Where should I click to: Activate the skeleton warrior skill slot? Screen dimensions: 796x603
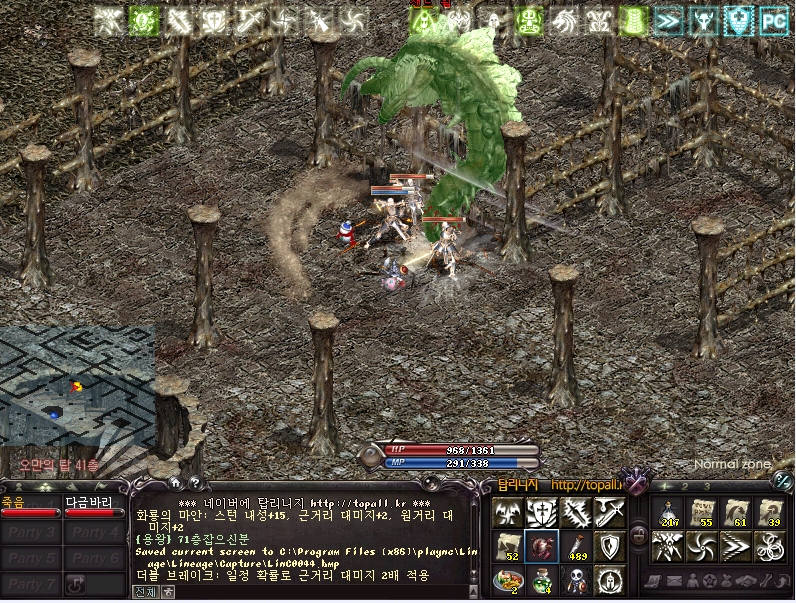click(x=574, y=579)
